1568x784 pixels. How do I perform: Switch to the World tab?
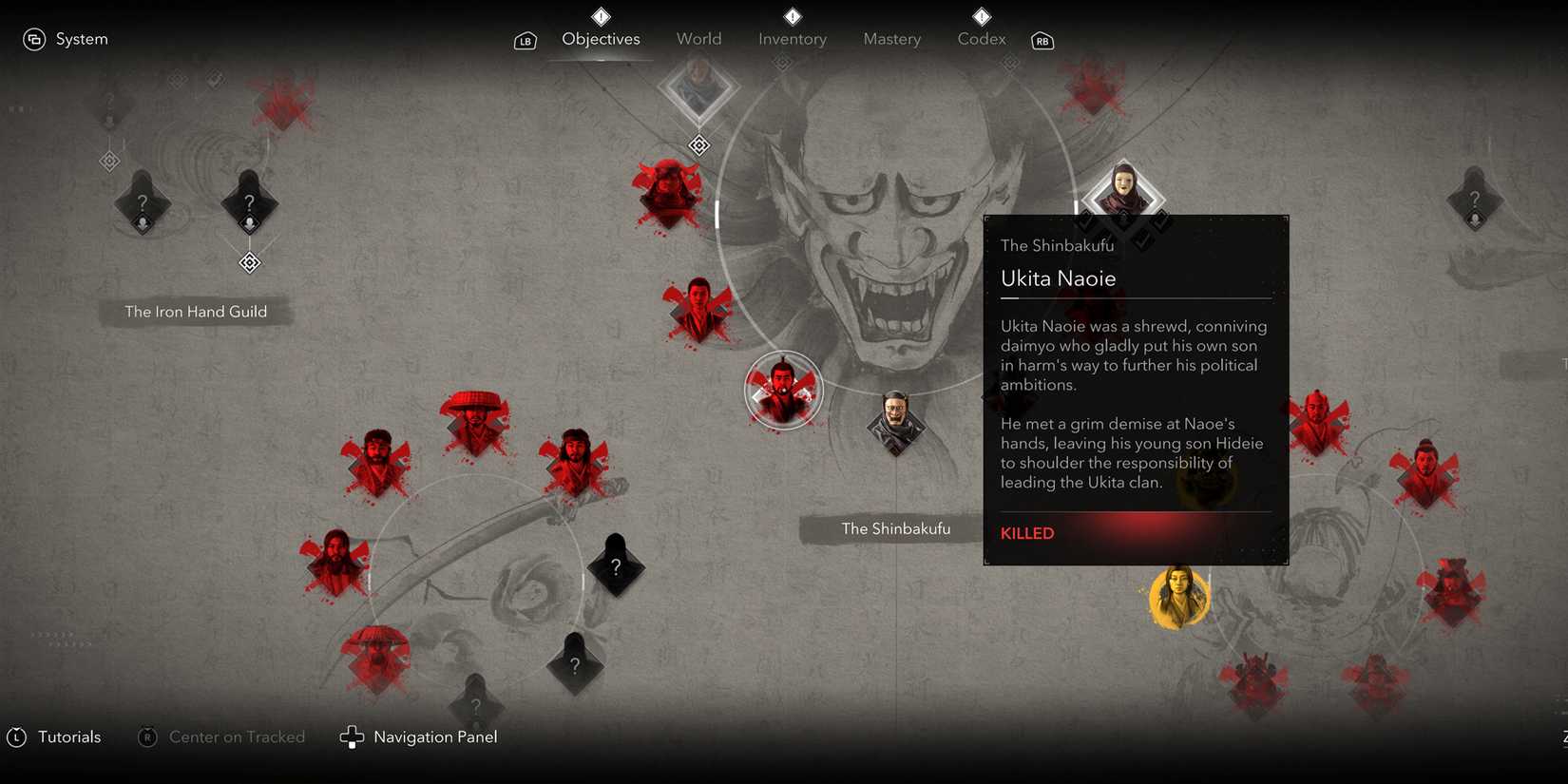click(698, 38)
